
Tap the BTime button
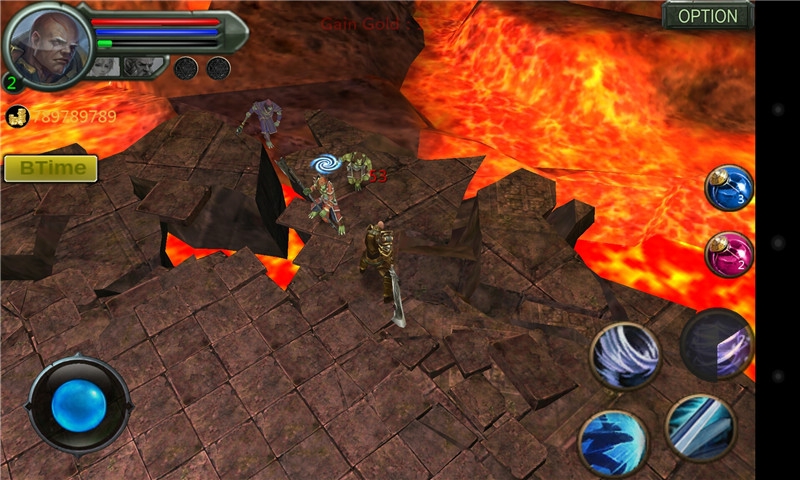pos(51,168)
